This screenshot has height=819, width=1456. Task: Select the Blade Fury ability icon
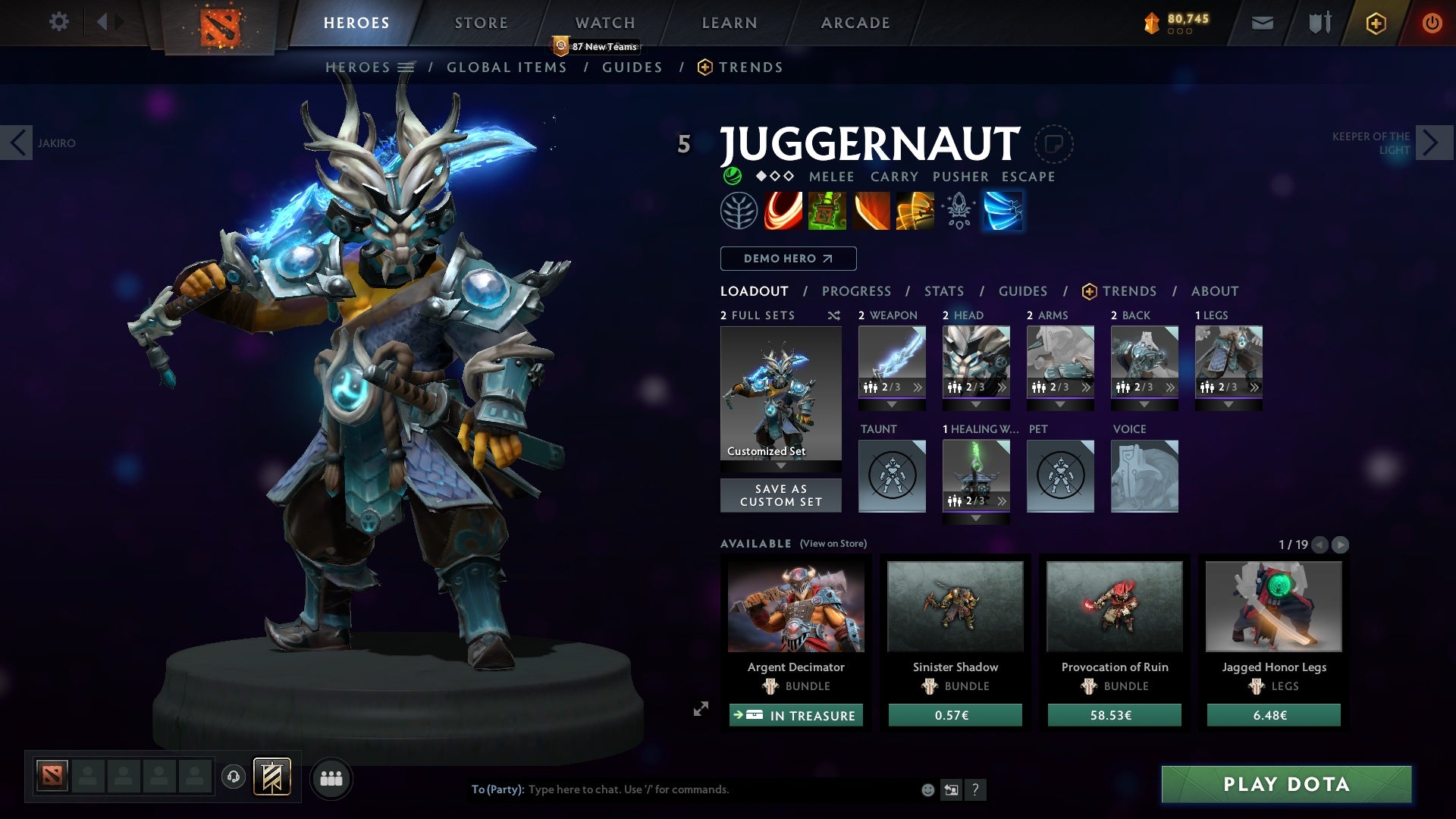point(782,210)
